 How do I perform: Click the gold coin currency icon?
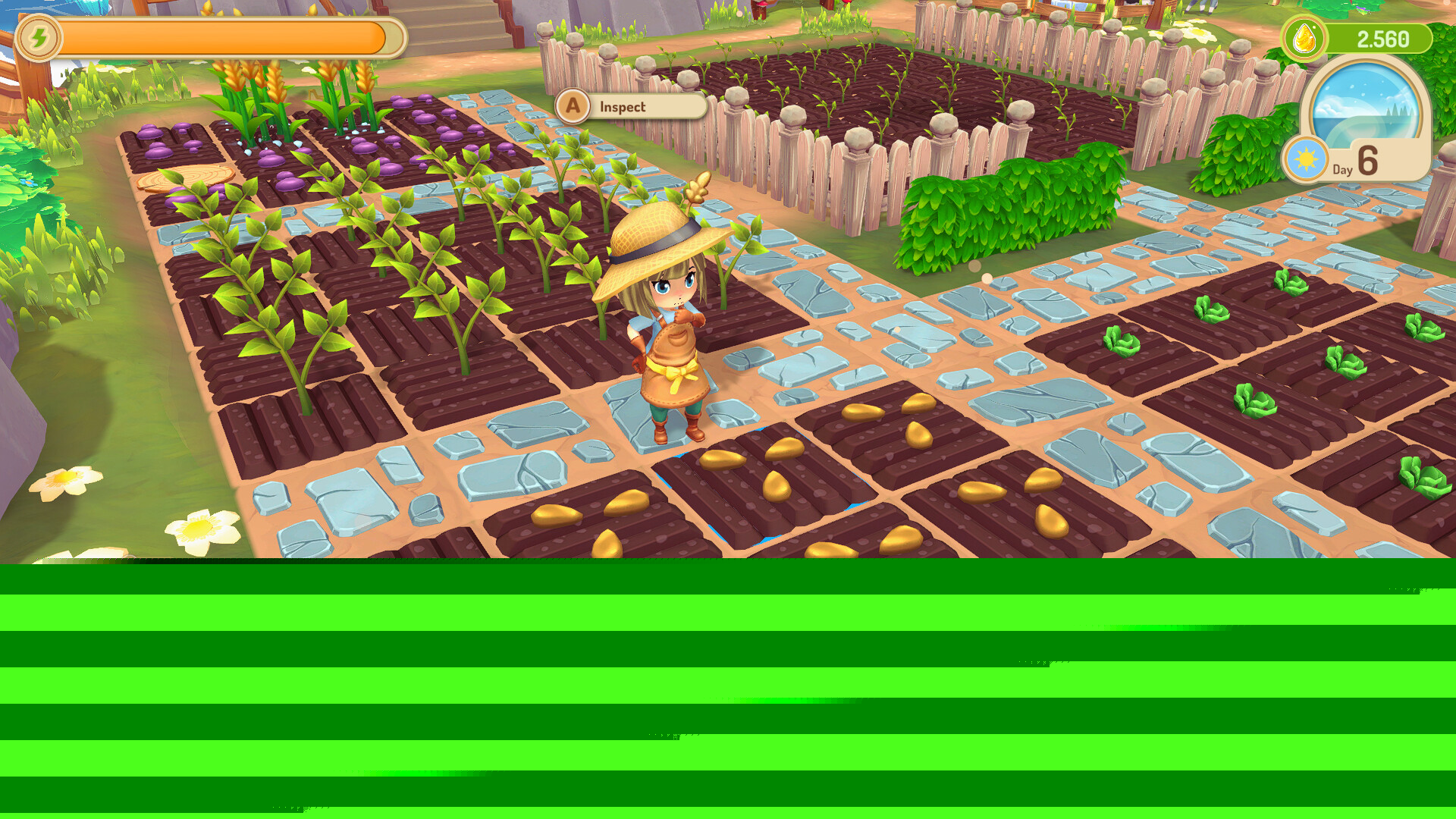click(x=1304, y=38)
